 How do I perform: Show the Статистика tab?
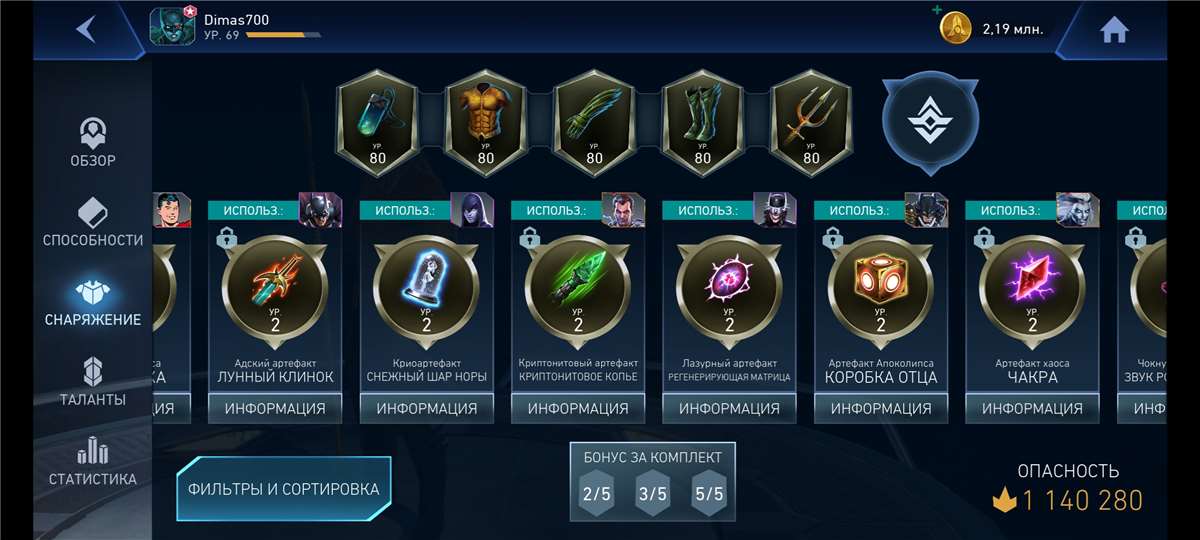click(x=93, y=461)
